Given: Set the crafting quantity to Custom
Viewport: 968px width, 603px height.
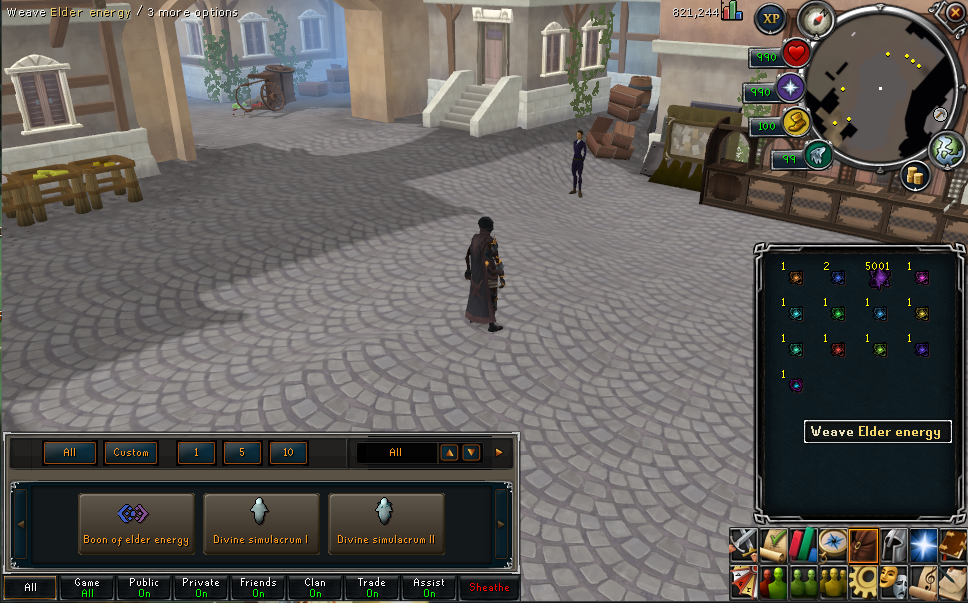Looking at the screenshot, I should click(x=130, y=453).
